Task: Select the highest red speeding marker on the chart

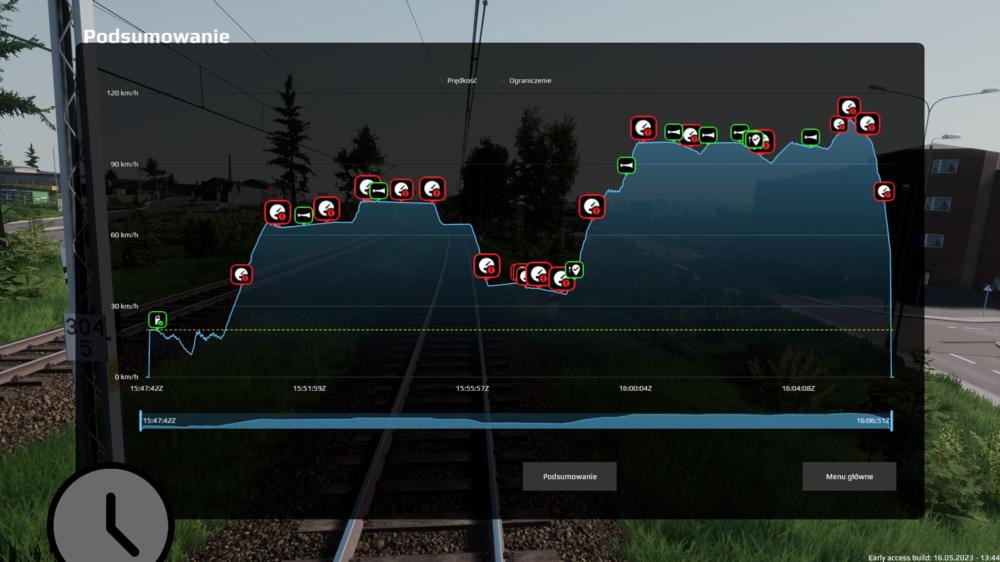Action: click(849, 107)
